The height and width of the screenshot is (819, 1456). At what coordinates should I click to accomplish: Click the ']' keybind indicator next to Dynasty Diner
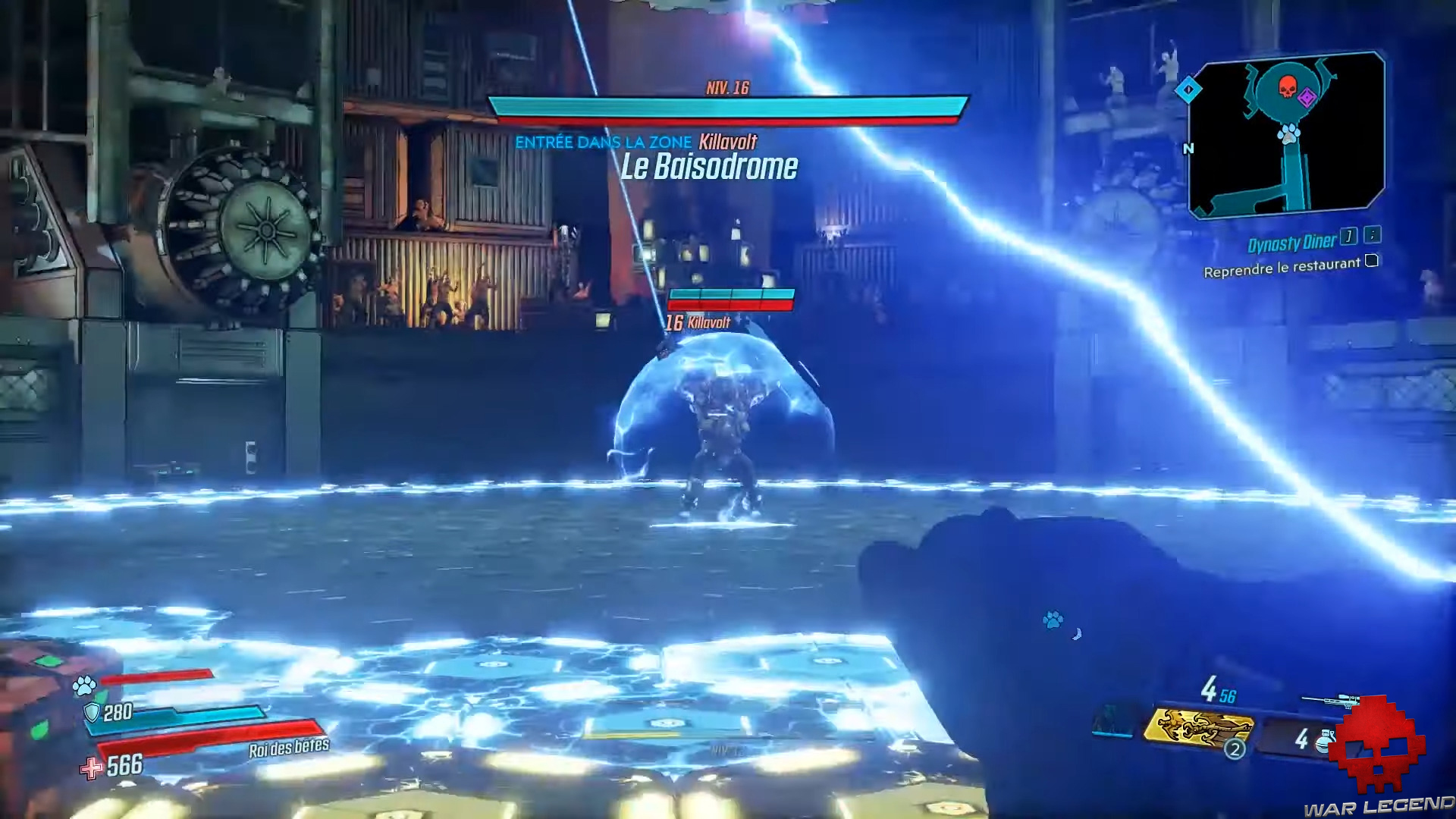(1348, 238)
